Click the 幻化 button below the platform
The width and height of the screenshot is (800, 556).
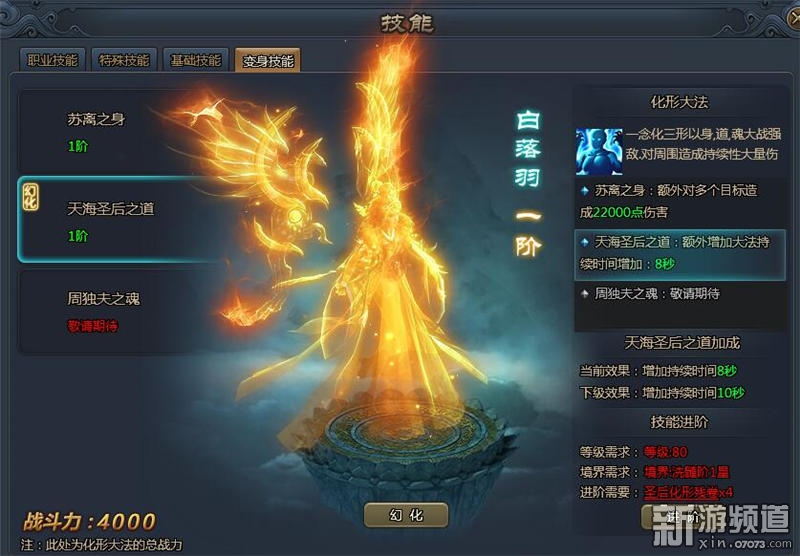point(407,515)
